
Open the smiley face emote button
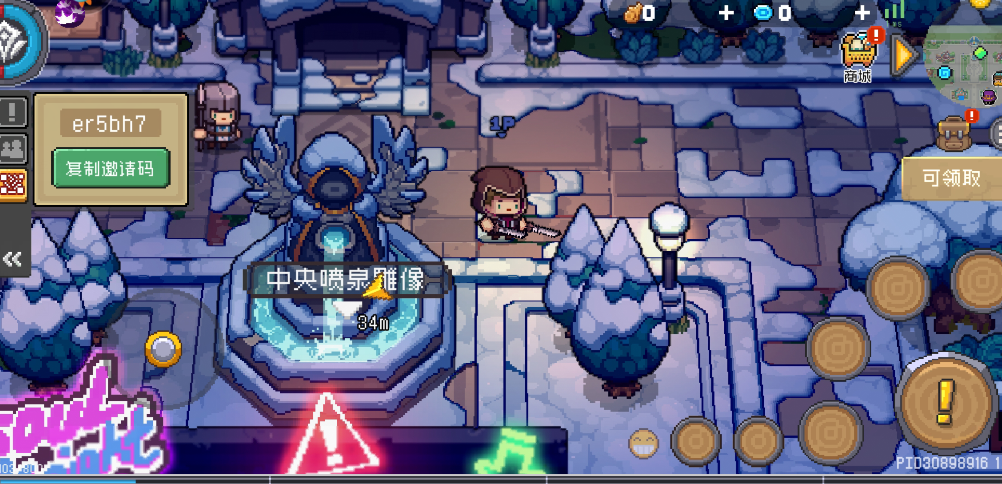pos(643,440)
